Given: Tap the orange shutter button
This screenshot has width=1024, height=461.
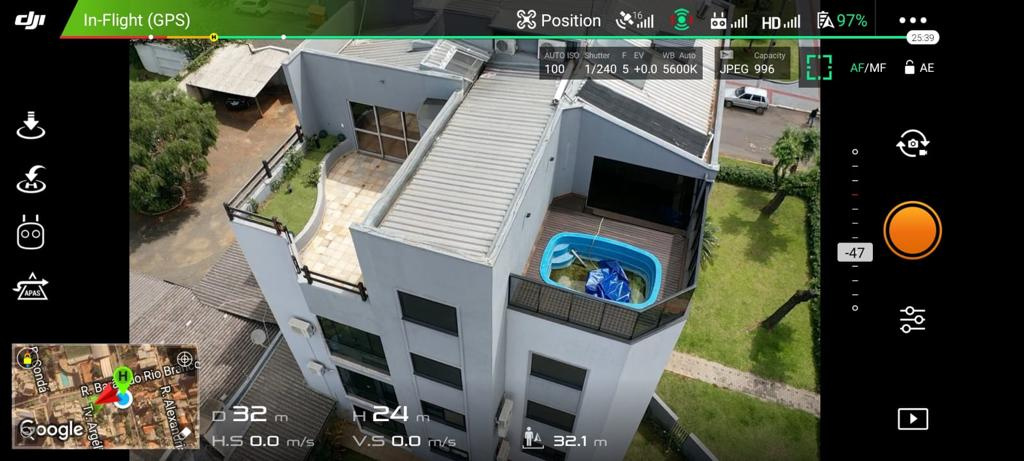Looking at the screenshot, I should pyautogui.click(x=912, y=230).
